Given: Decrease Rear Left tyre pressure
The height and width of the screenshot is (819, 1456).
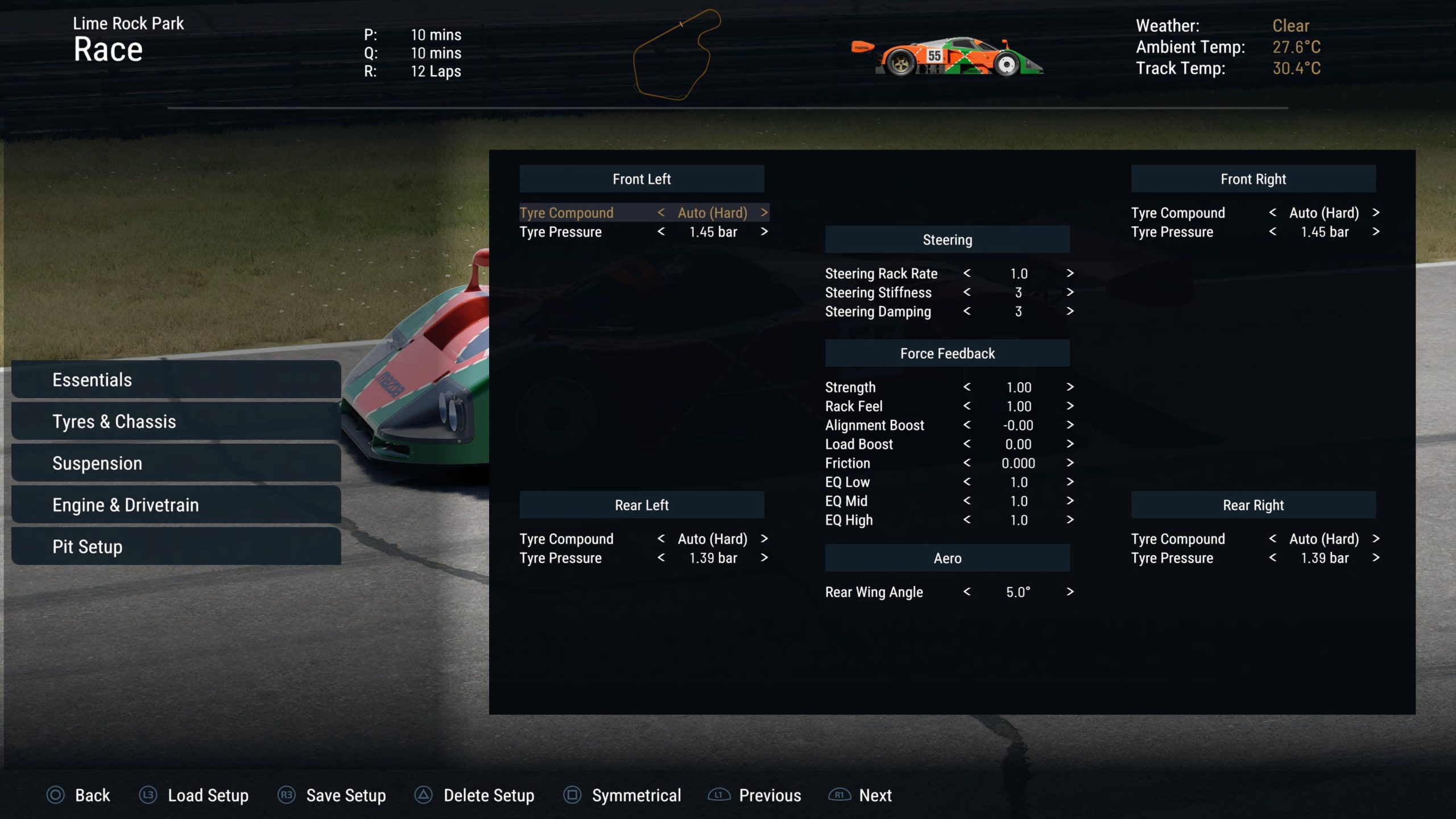Looking at the screenshot, I should click(x=661, y=558).
